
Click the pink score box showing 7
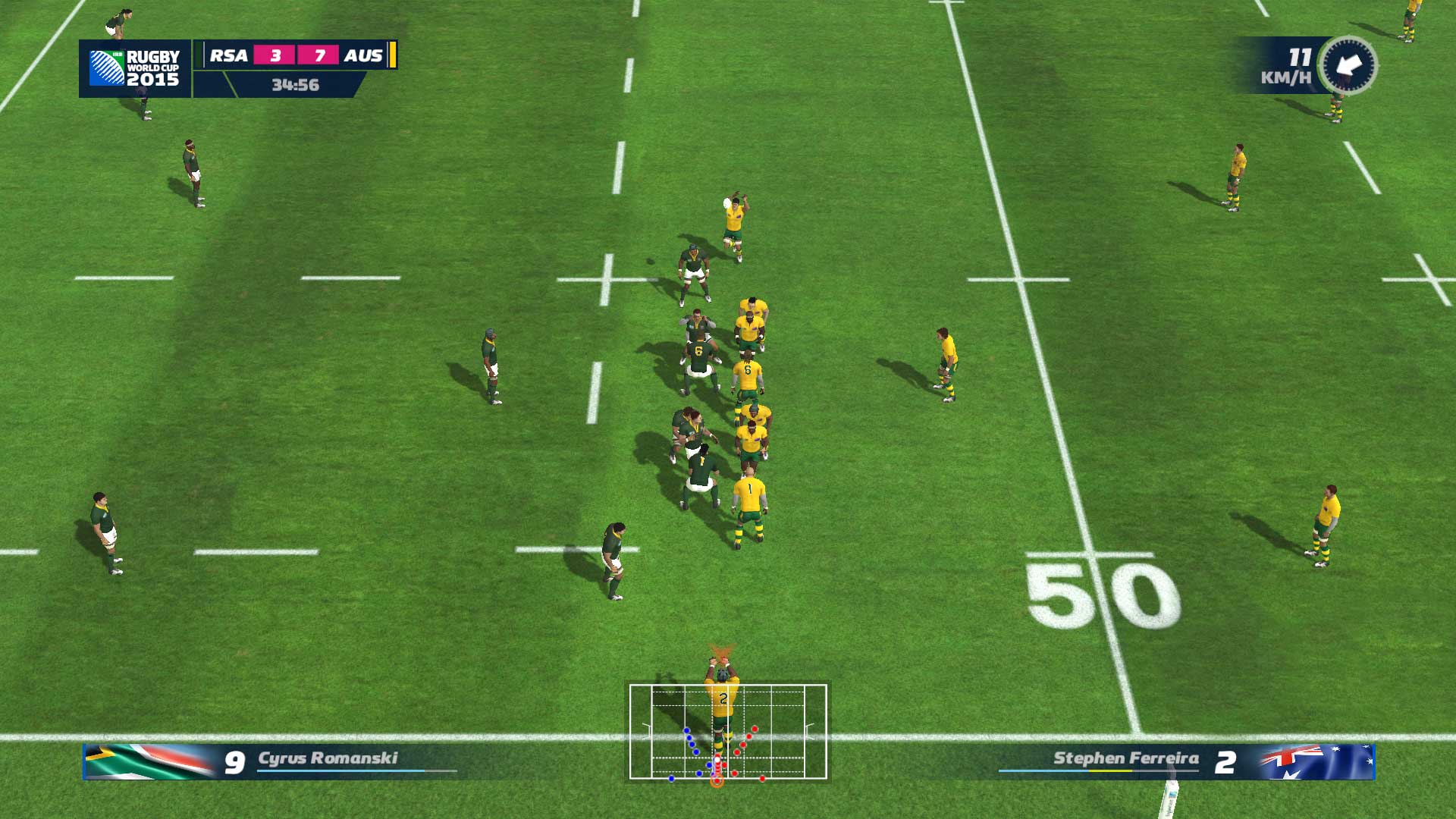319,55
